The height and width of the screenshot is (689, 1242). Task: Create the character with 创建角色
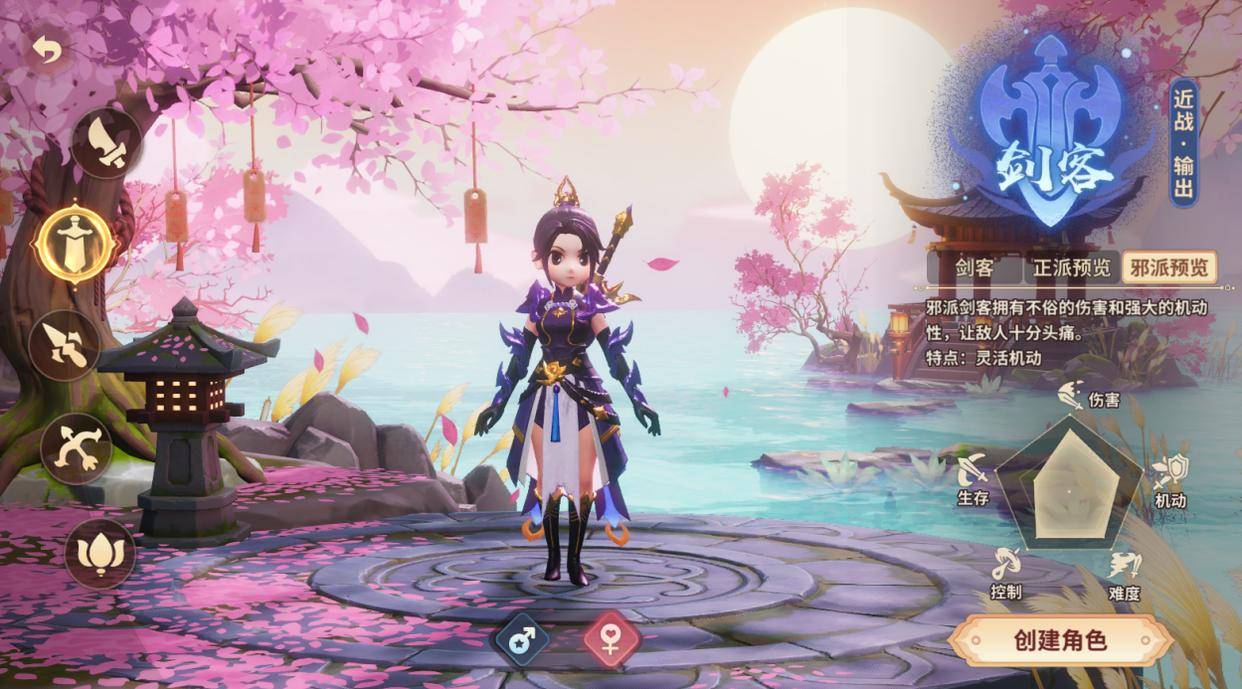(1060, 640)
